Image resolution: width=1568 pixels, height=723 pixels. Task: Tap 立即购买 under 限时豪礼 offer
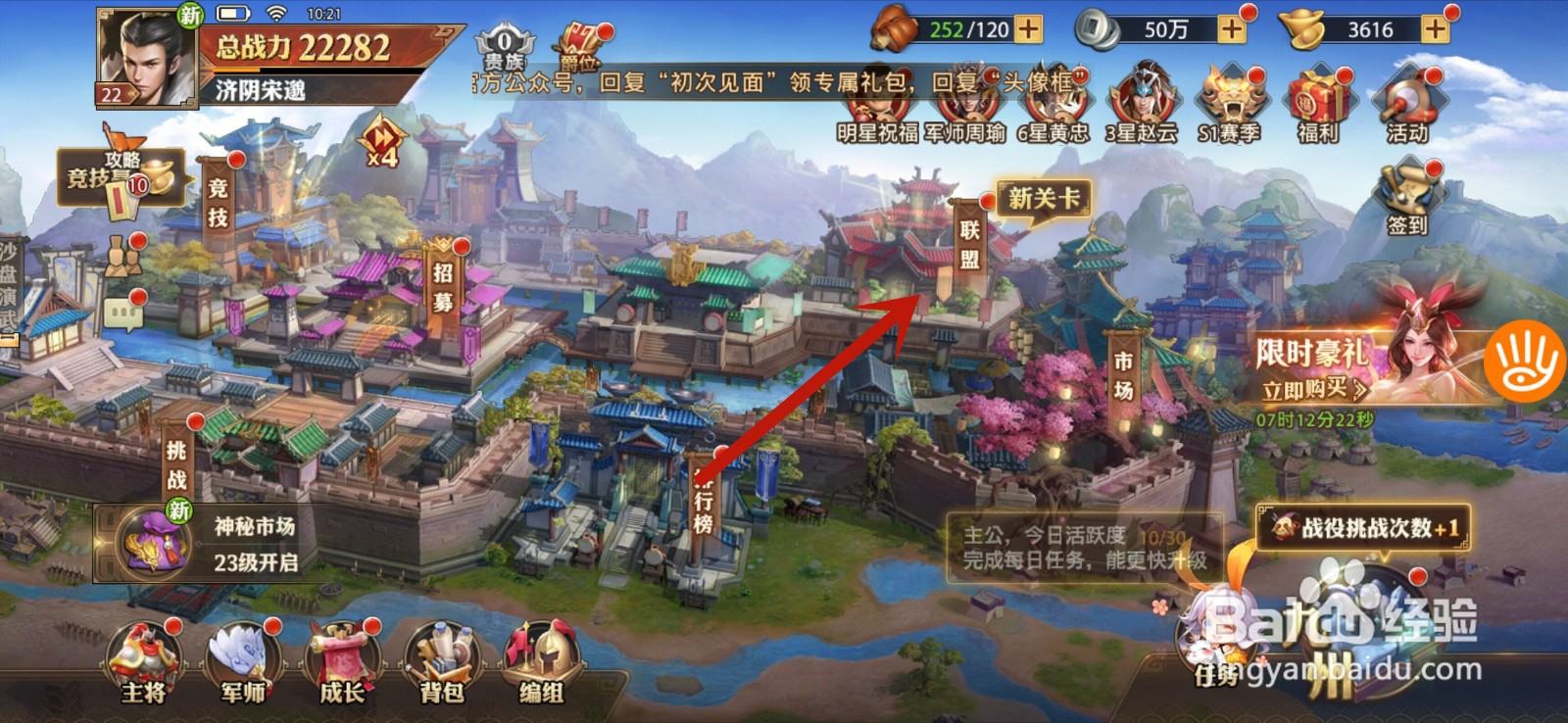click(1306, 388)
